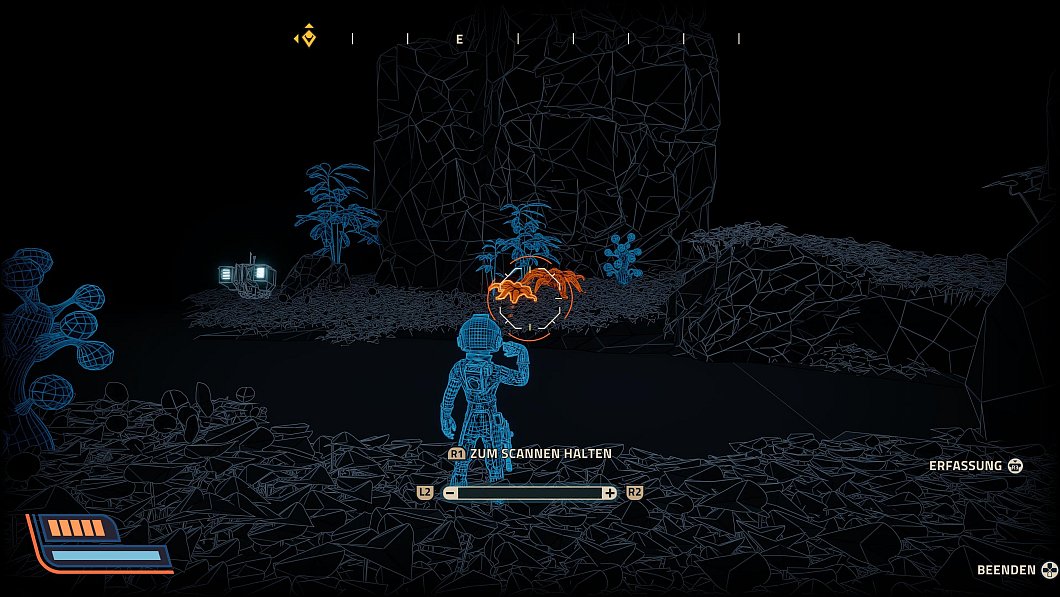Select the yellow objective marker on the compass
The image size is (1060, 597).
click(308, 38)
